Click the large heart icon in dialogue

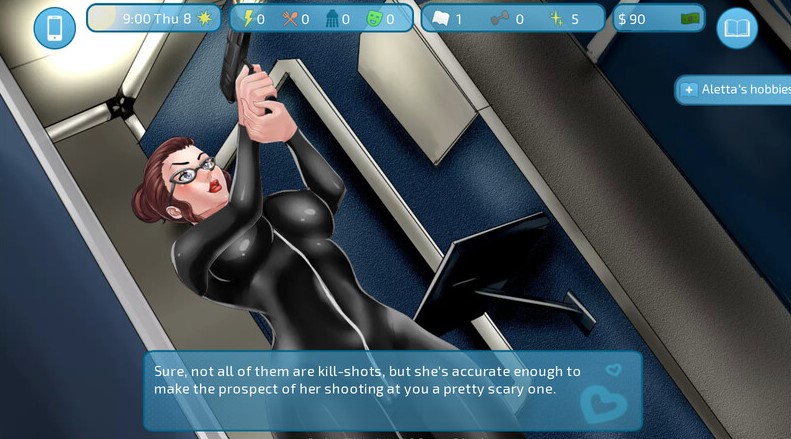pos(604,404)
